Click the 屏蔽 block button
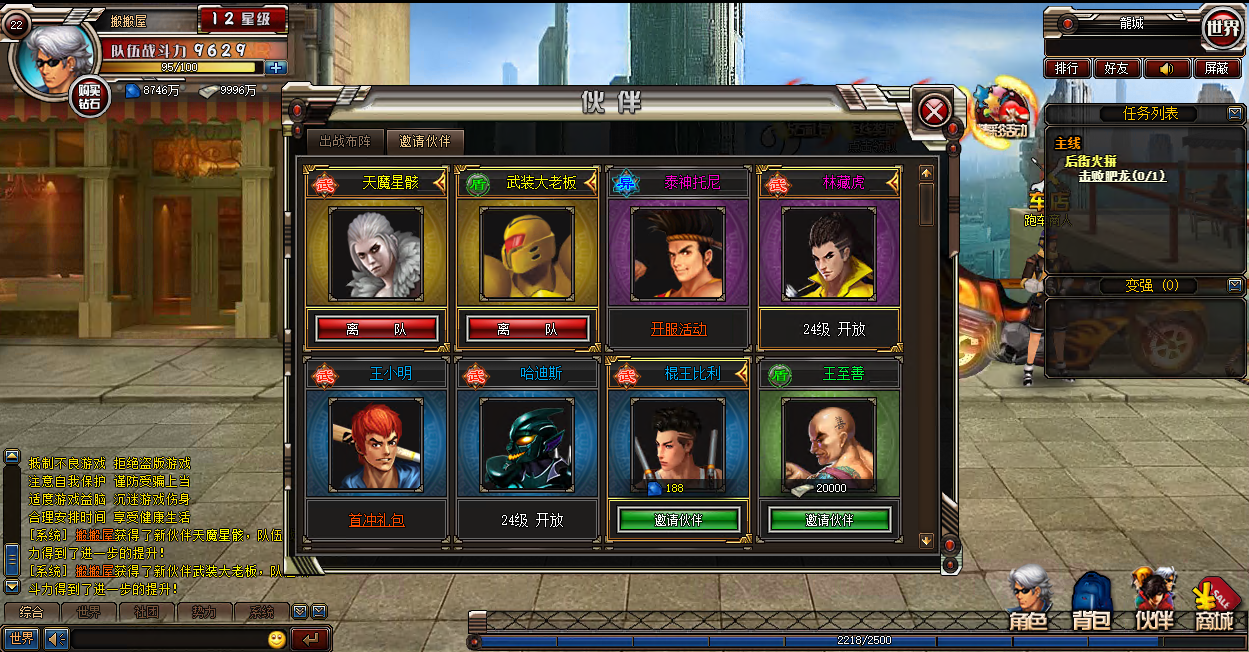 tap(1216, 68)
